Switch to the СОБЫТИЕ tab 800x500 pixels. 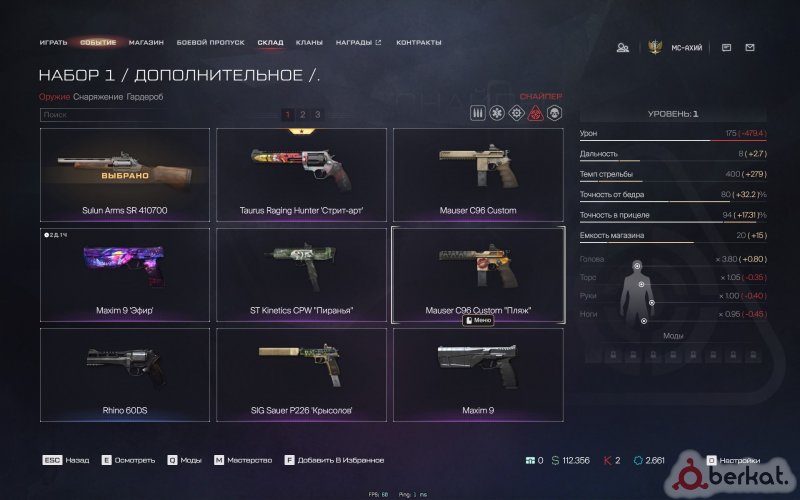98,43
